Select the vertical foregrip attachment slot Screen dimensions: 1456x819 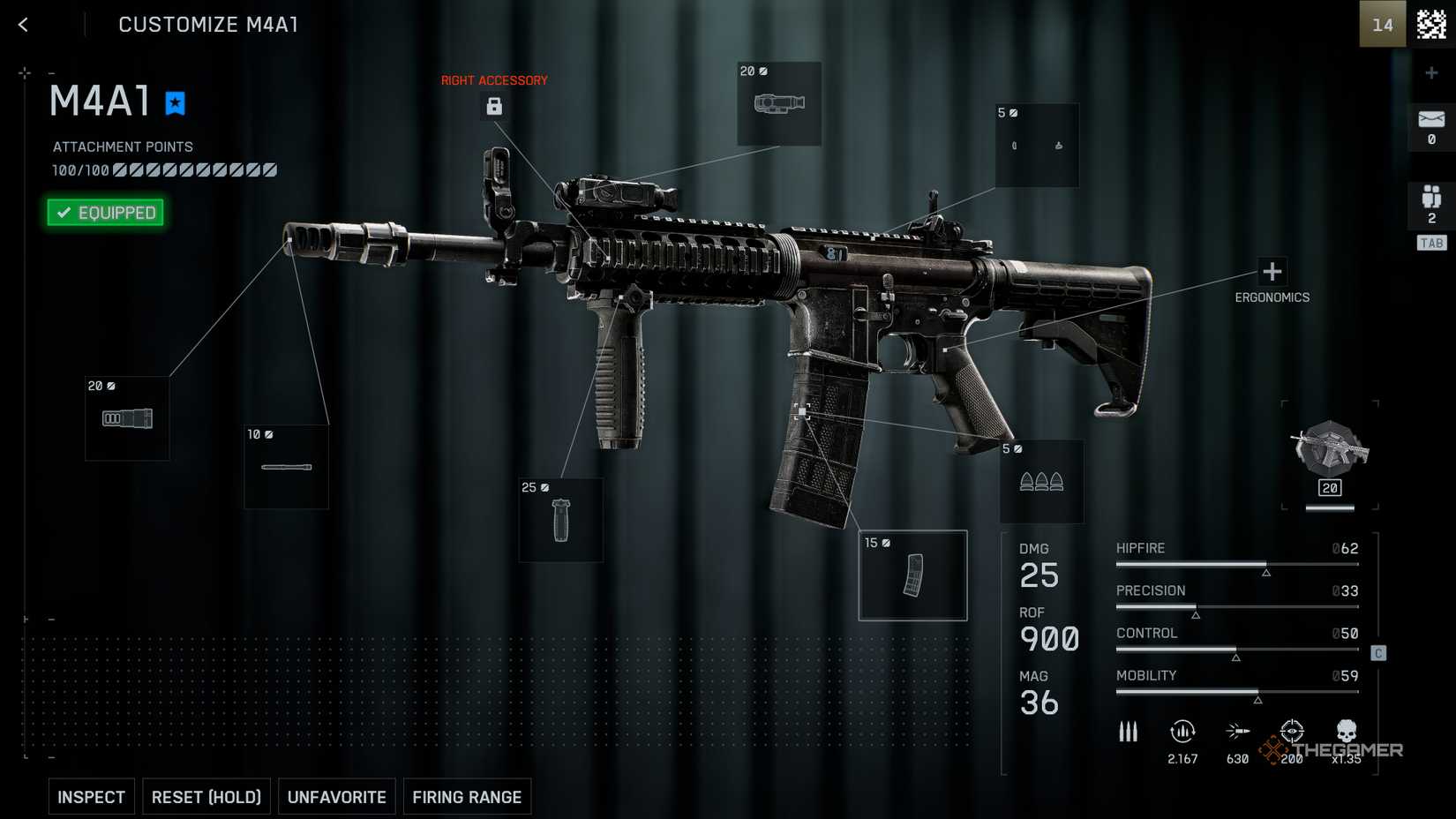(561, 520)
